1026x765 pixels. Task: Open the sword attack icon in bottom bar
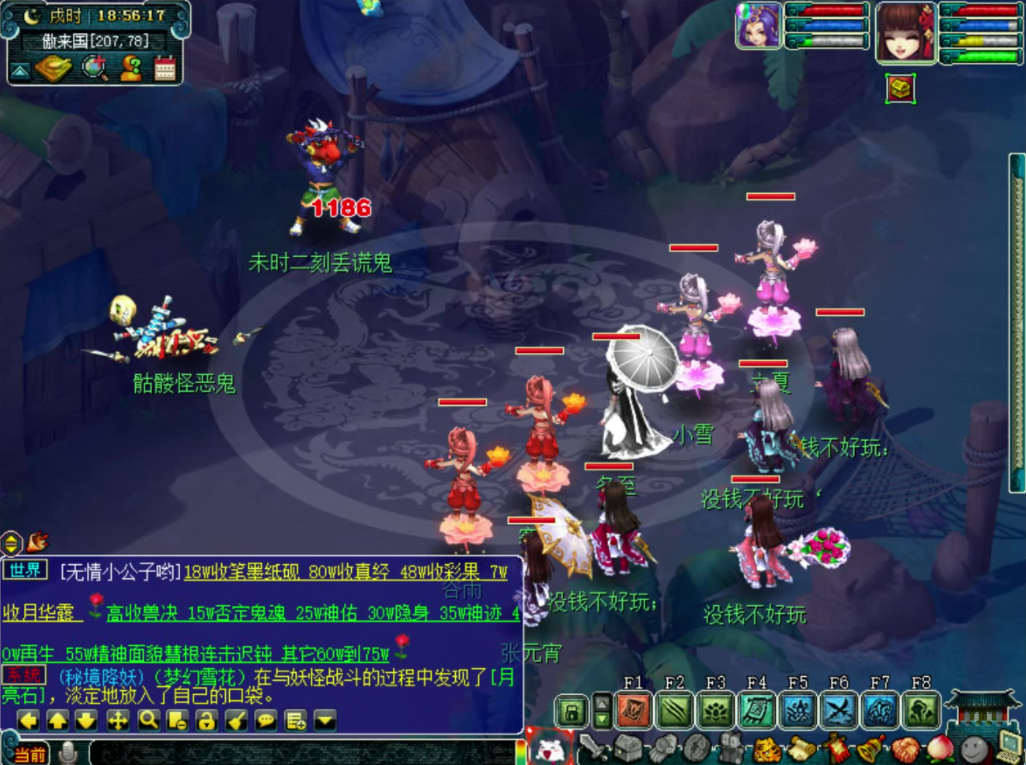click(x=591, y=747)
